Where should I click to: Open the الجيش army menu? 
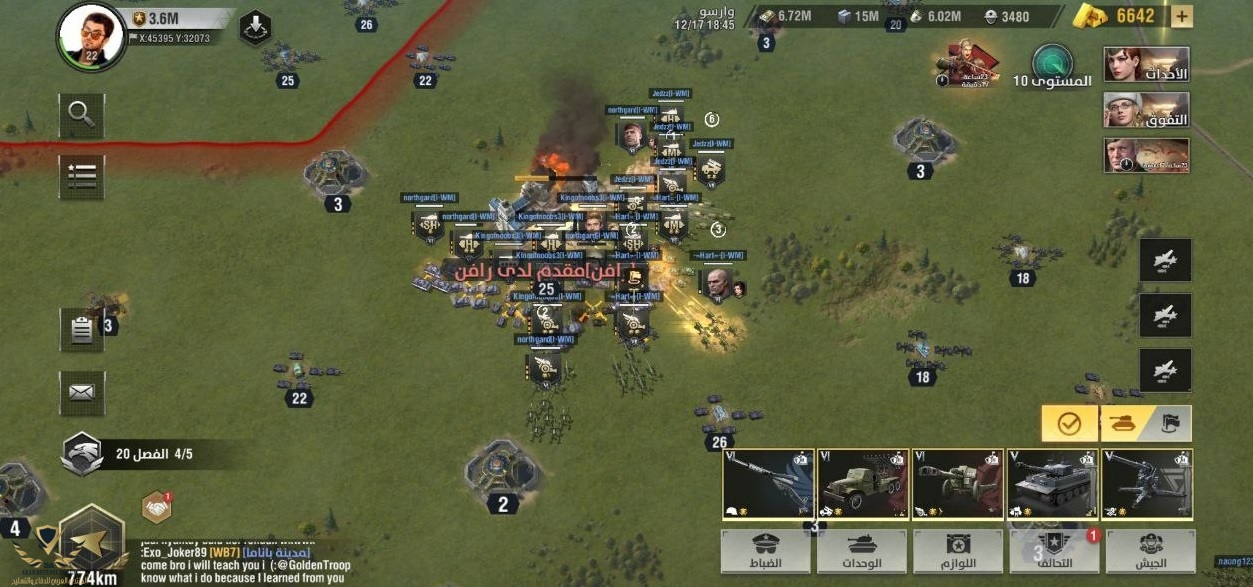pyautogui.click(x=1150, y=551)
